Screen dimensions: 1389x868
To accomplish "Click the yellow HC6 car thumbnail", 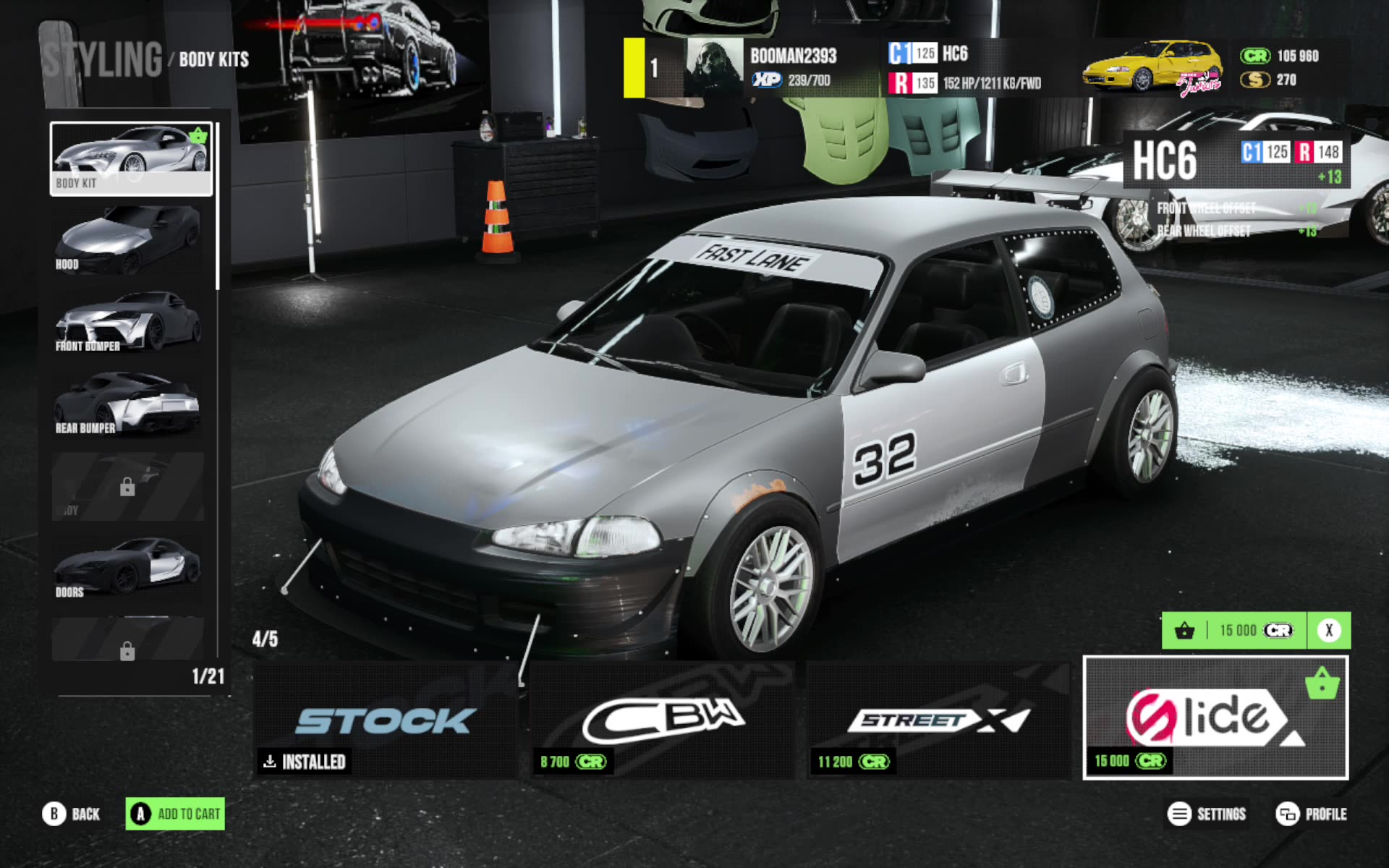I will pos(1153,68).
